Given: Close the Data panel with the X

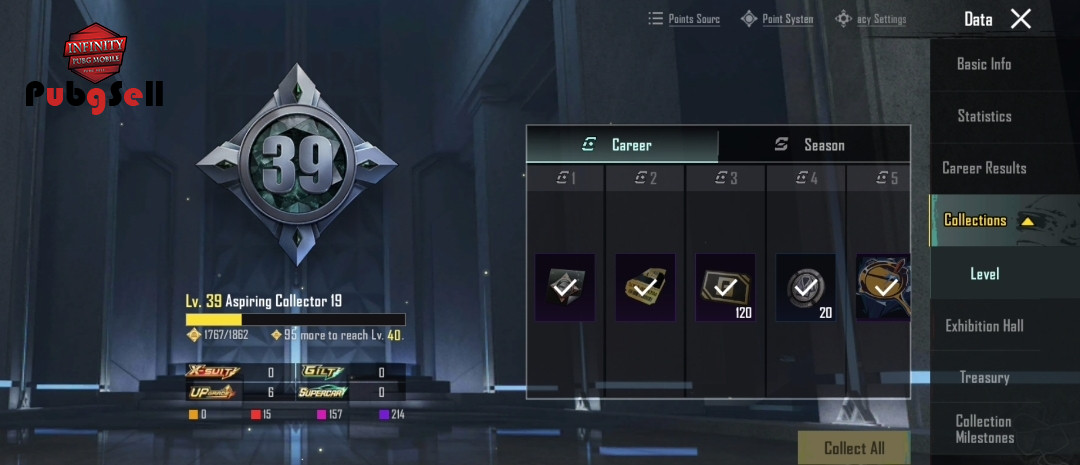Looking at the screenshot, I should [1020, 18].
